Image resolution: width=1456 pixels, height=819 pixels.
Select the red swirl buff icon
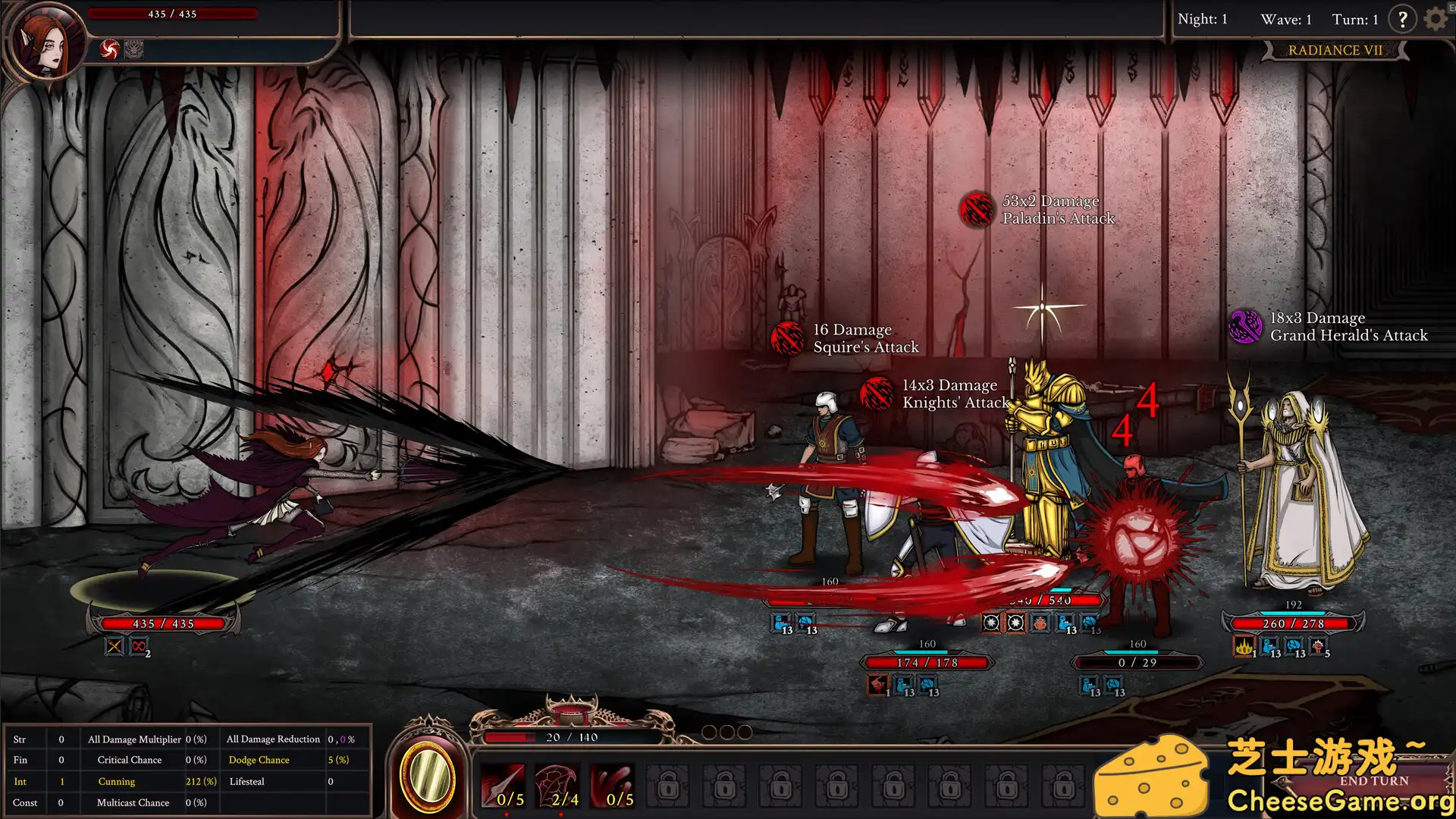[110, 50]
